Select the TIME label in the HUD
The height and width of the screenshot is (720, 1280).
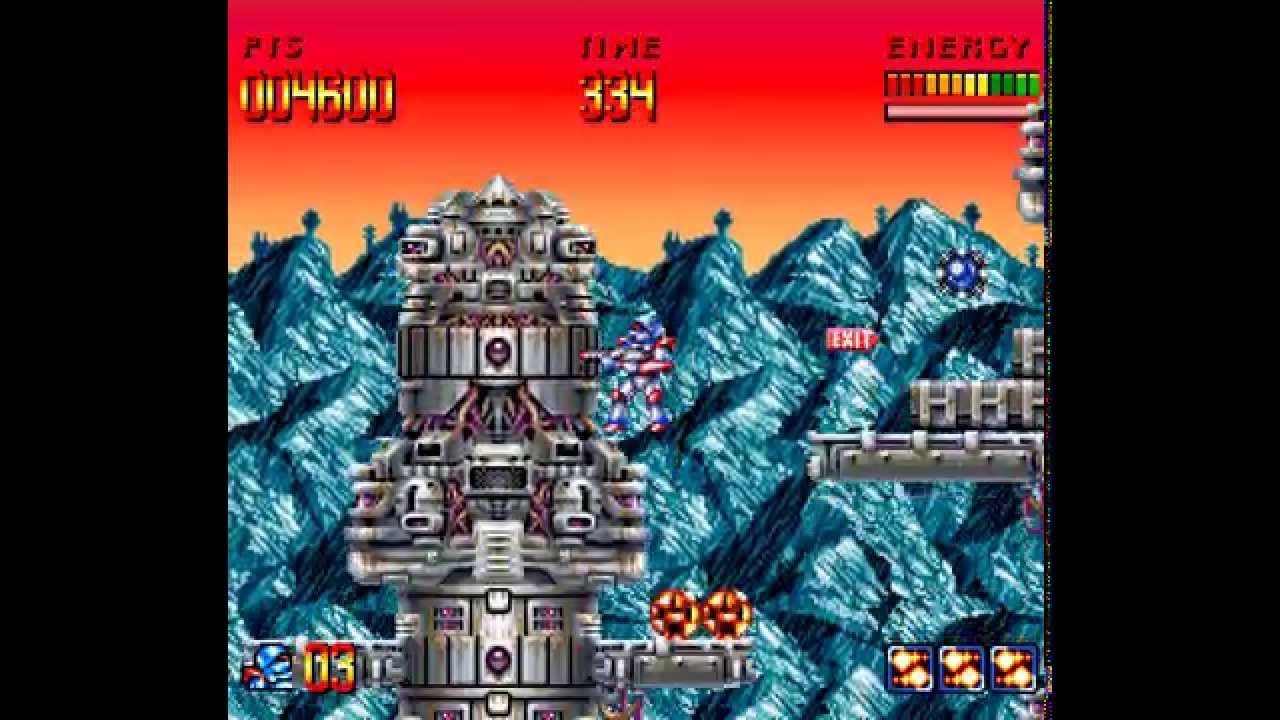(x=620, y=45)
